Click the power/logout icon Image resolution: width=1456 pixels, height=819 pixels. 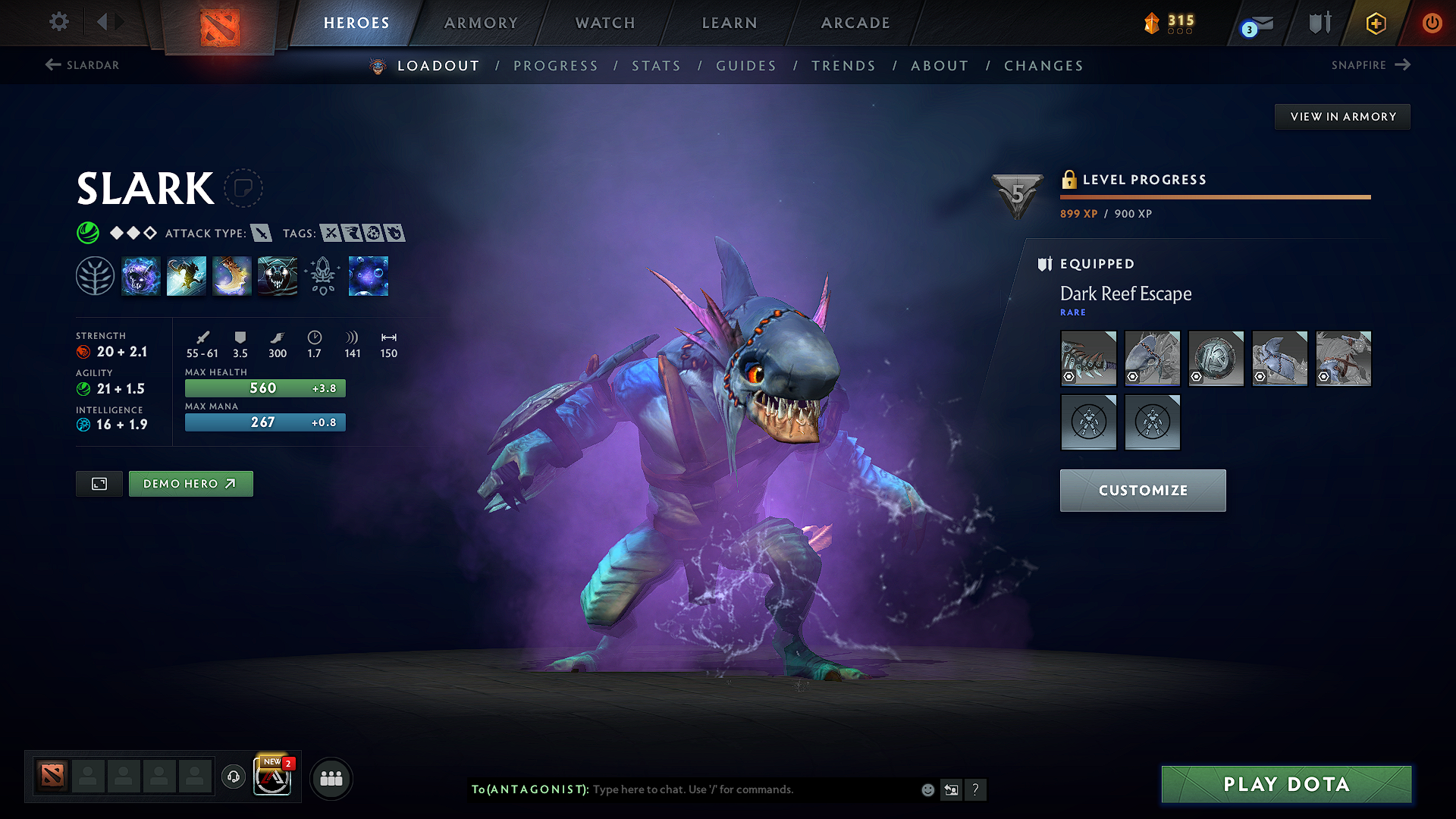pos(1432,23)
